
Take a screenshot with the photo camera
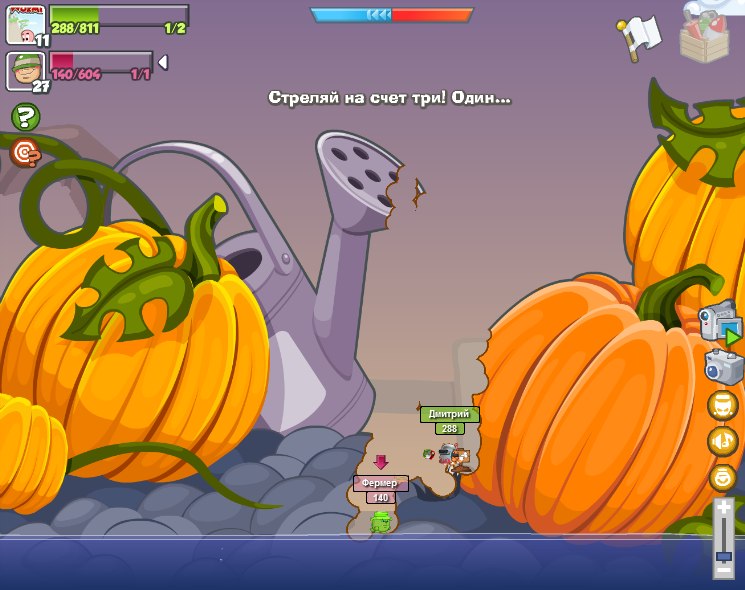tap(723, 367)
